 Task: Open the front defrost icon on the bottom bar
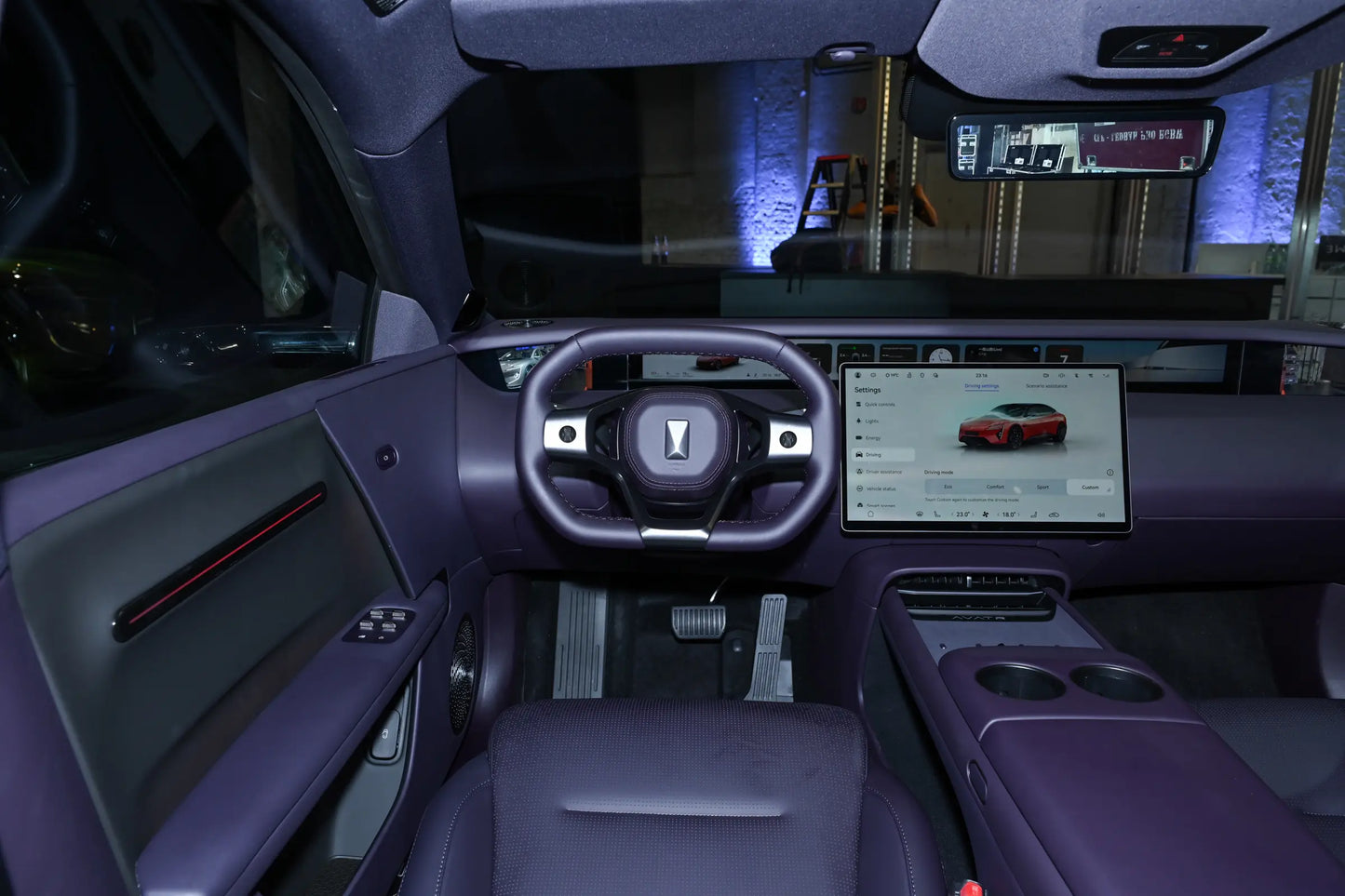click(920, 515)
